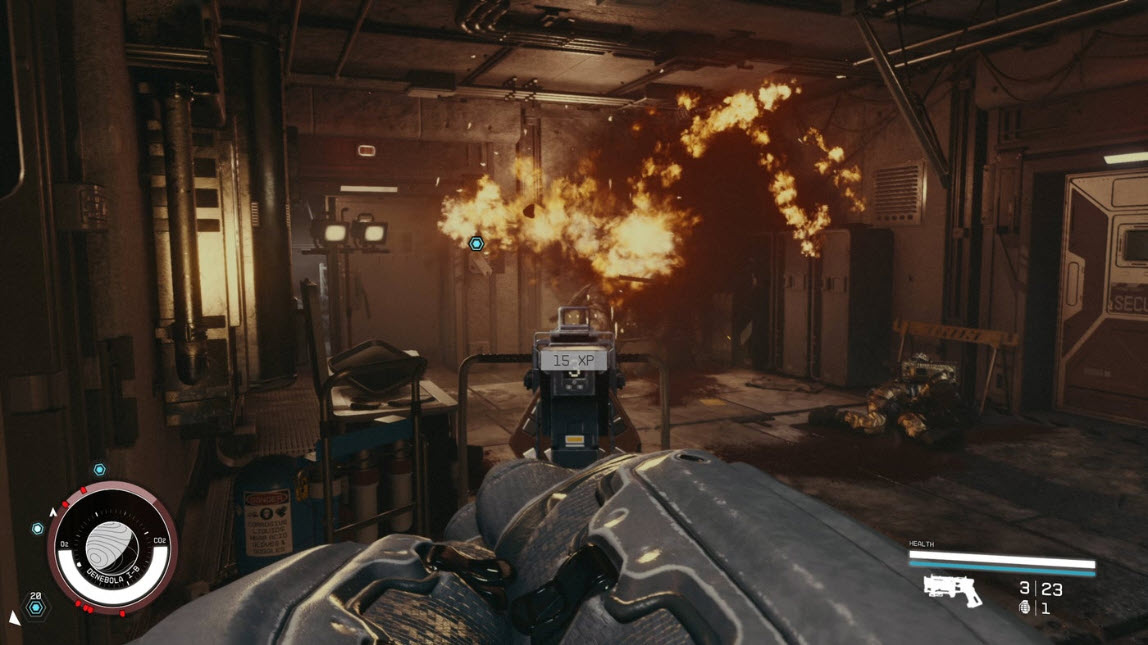This screenshot has height=645, width=1148.
Task: Select the grenade icon
Action: (1024, 607)
